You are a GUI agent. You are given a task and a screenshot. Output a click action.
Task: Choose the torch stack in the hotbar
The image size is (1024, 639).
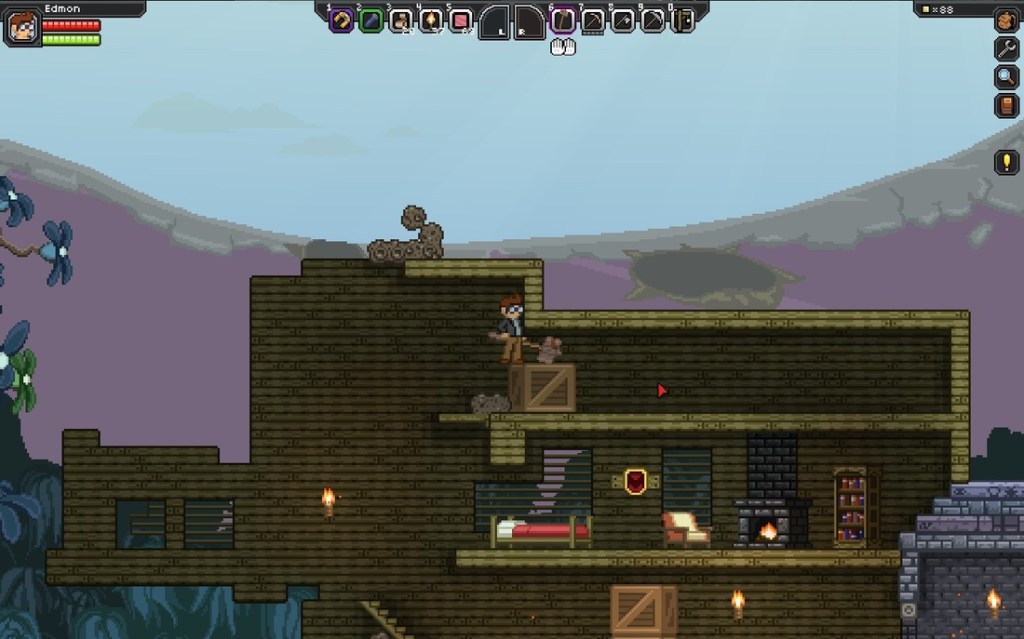[431, 20]
